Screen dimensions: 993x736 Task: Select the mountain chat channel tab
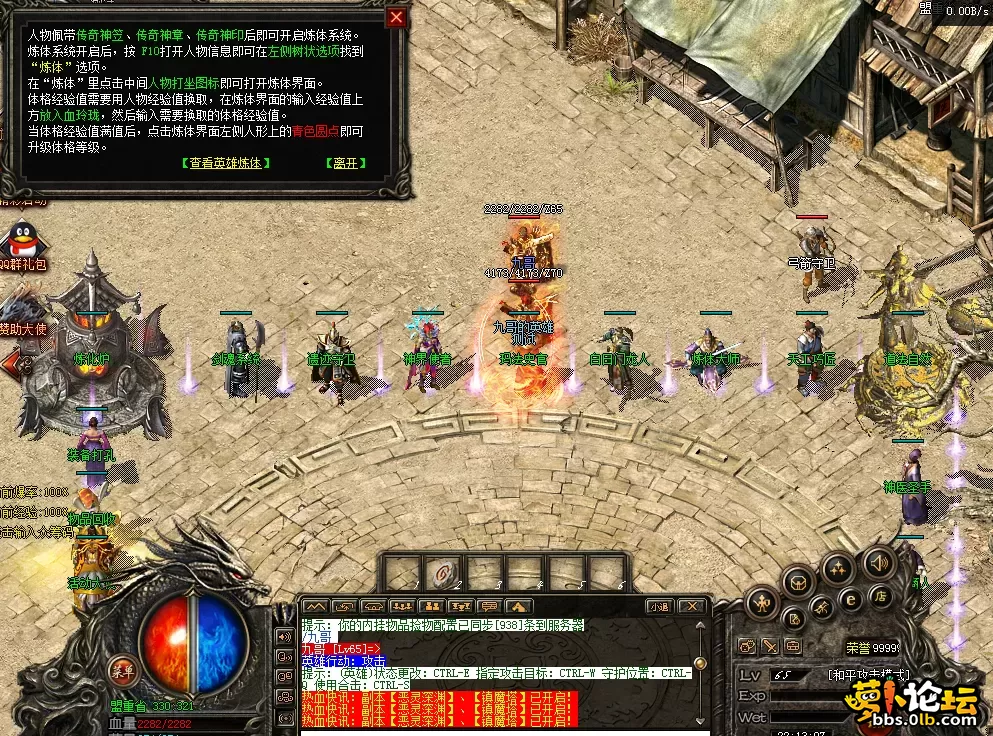click(x=315, y=606)
